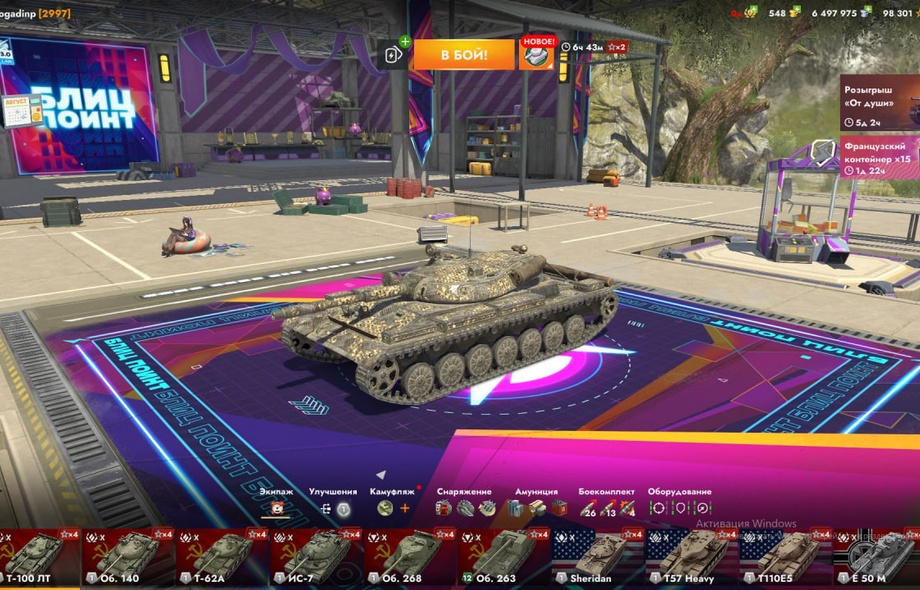The height and width of the screenshot is (590, 920).
Task: Open the French container x15 offer
Action: point(879,156)
